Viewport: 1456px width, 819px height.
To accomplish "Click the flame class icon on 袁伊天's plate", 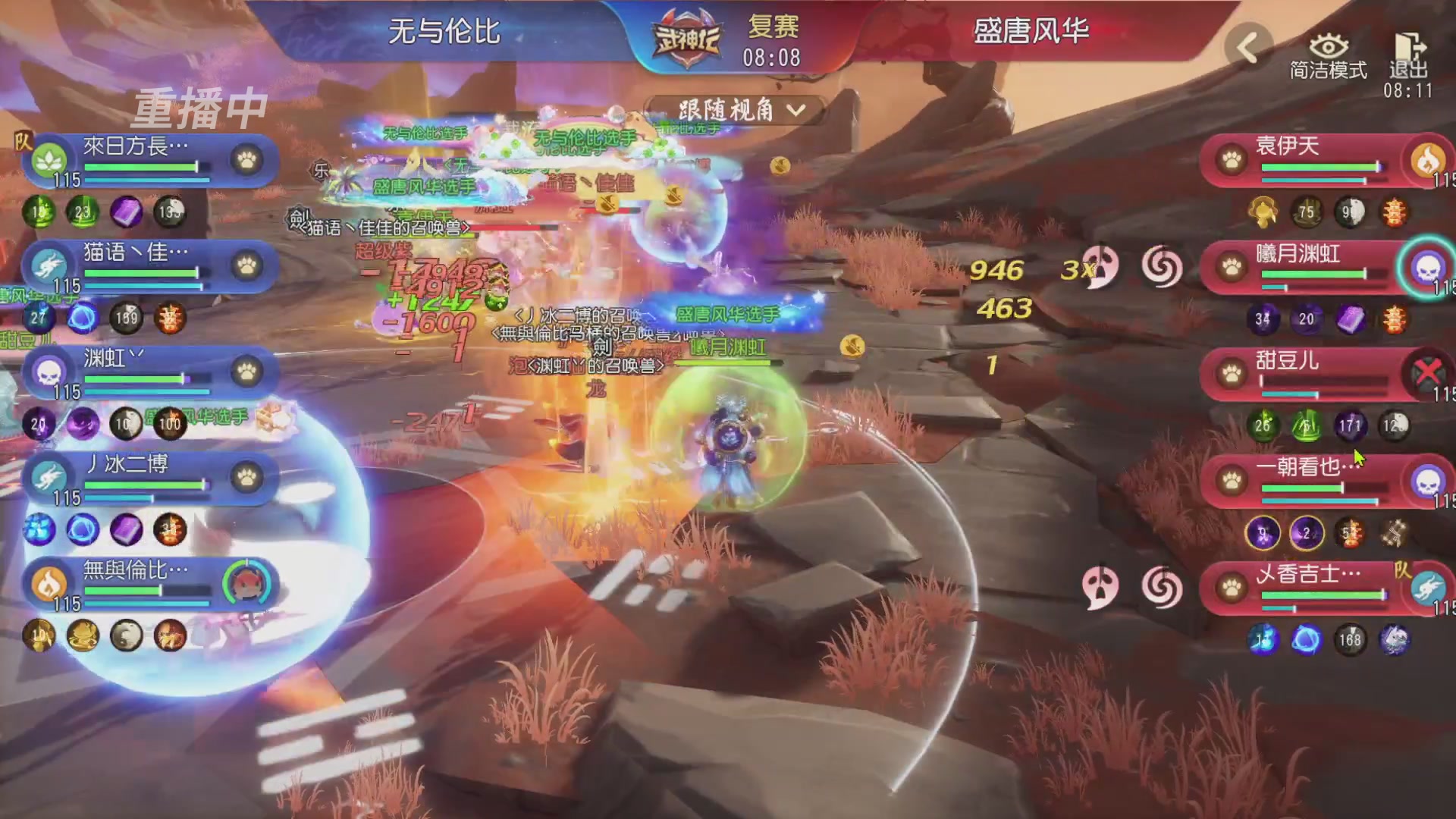I will pyautogui.click(x=1428, y=161).
